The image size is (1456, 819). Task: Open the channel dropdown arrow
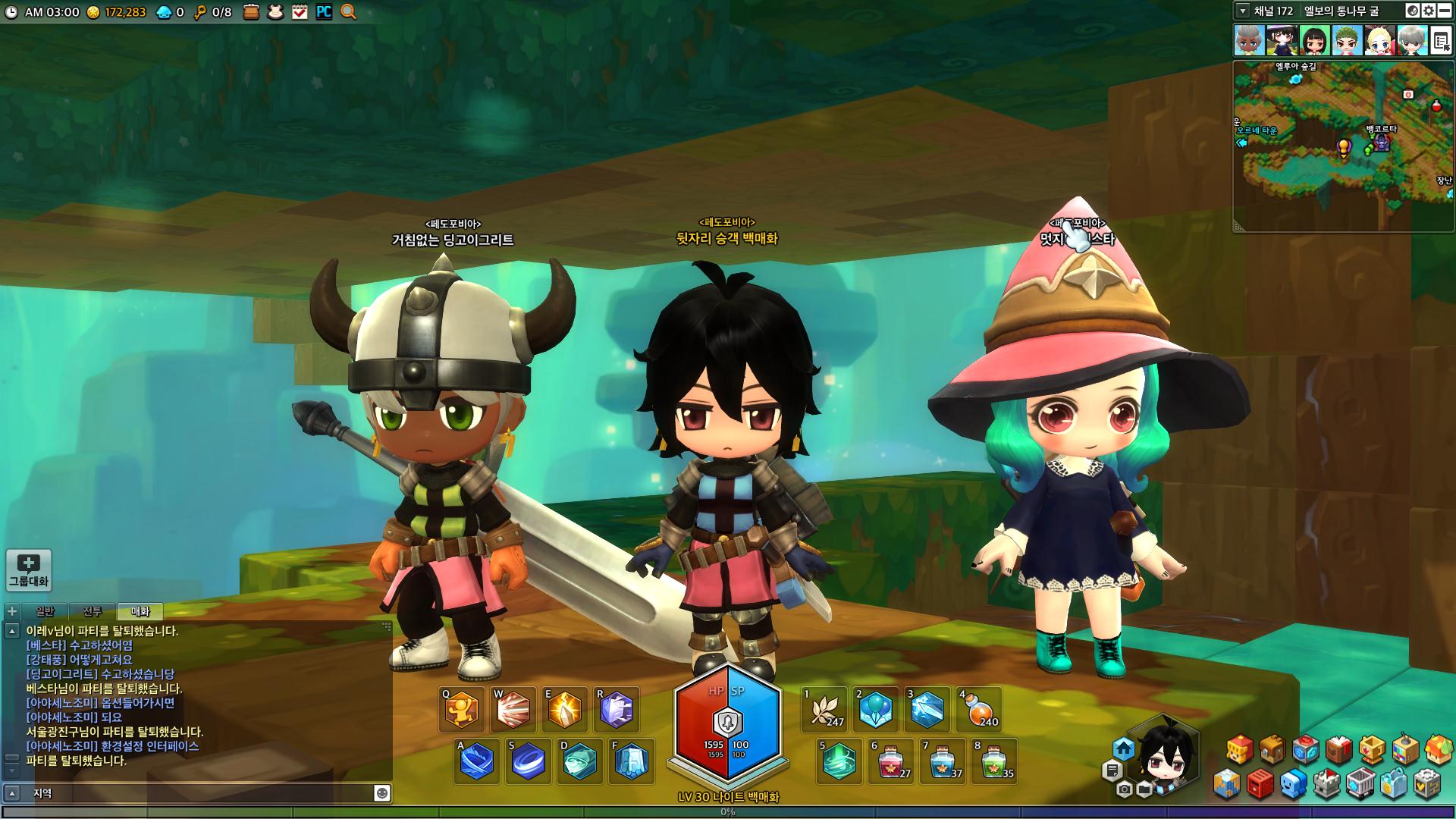click(1242, 11)
